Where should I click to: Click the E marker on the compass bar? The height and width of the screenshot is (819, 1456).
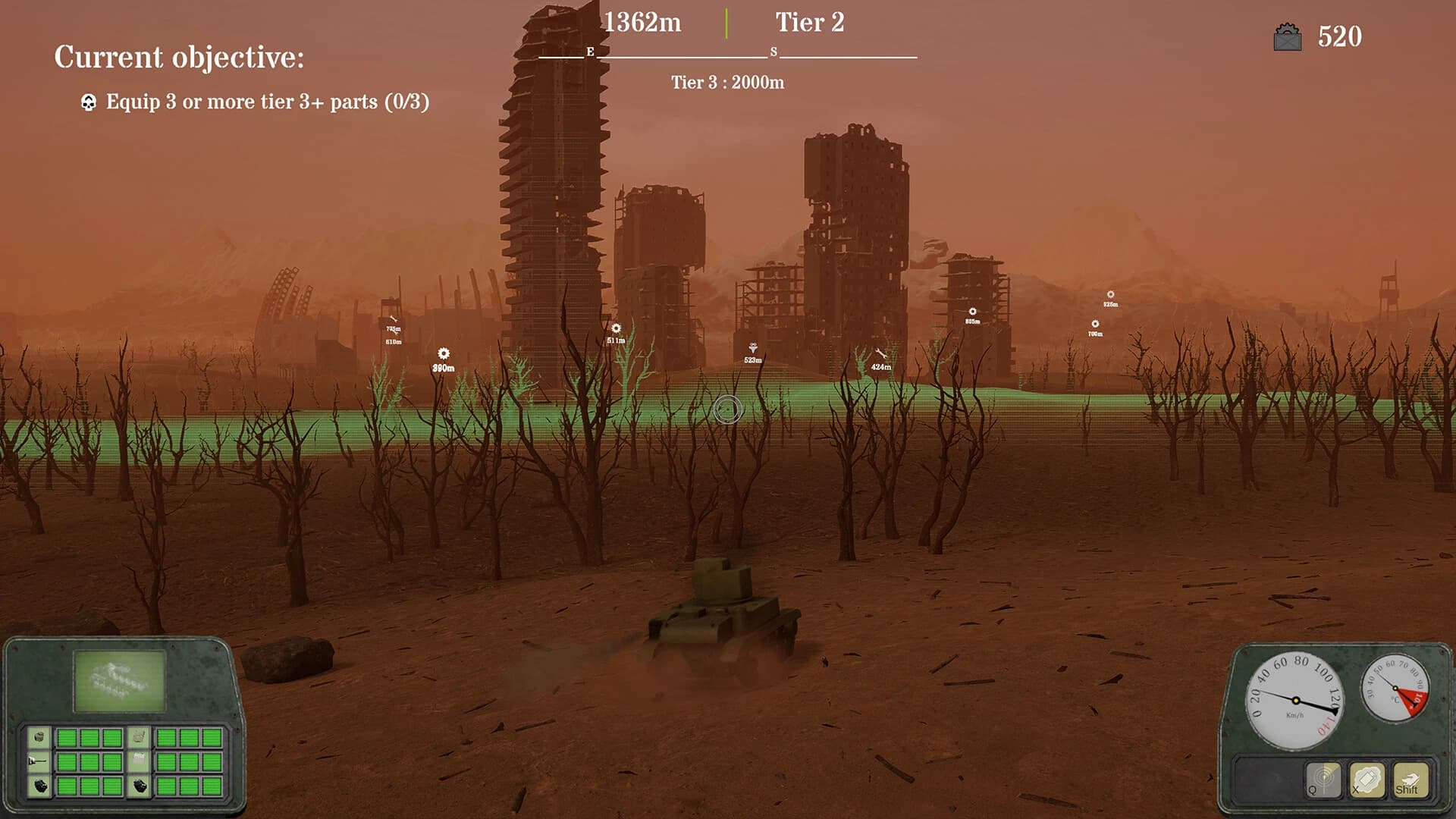(589, 53)
